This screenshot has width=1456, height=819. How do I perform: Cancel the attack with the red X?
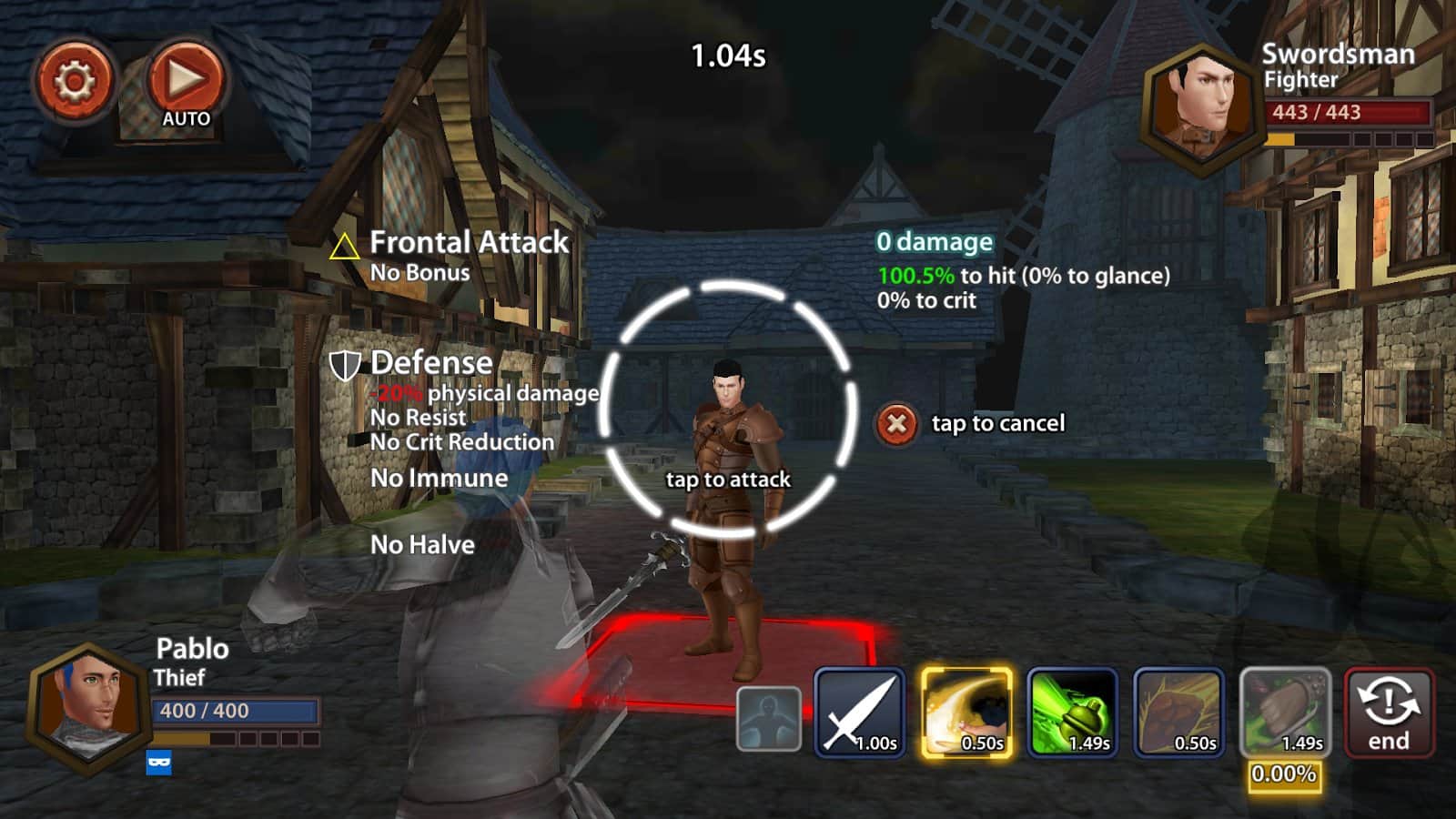[x=896, y=424]
